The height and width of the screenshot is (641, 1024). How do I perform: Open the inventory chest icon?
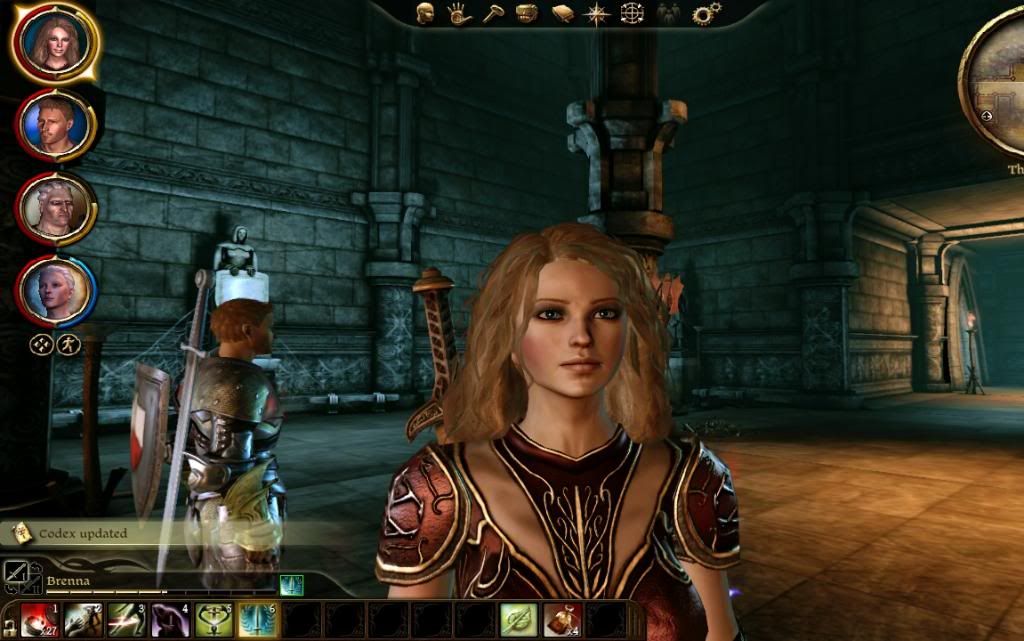point(526,13)
